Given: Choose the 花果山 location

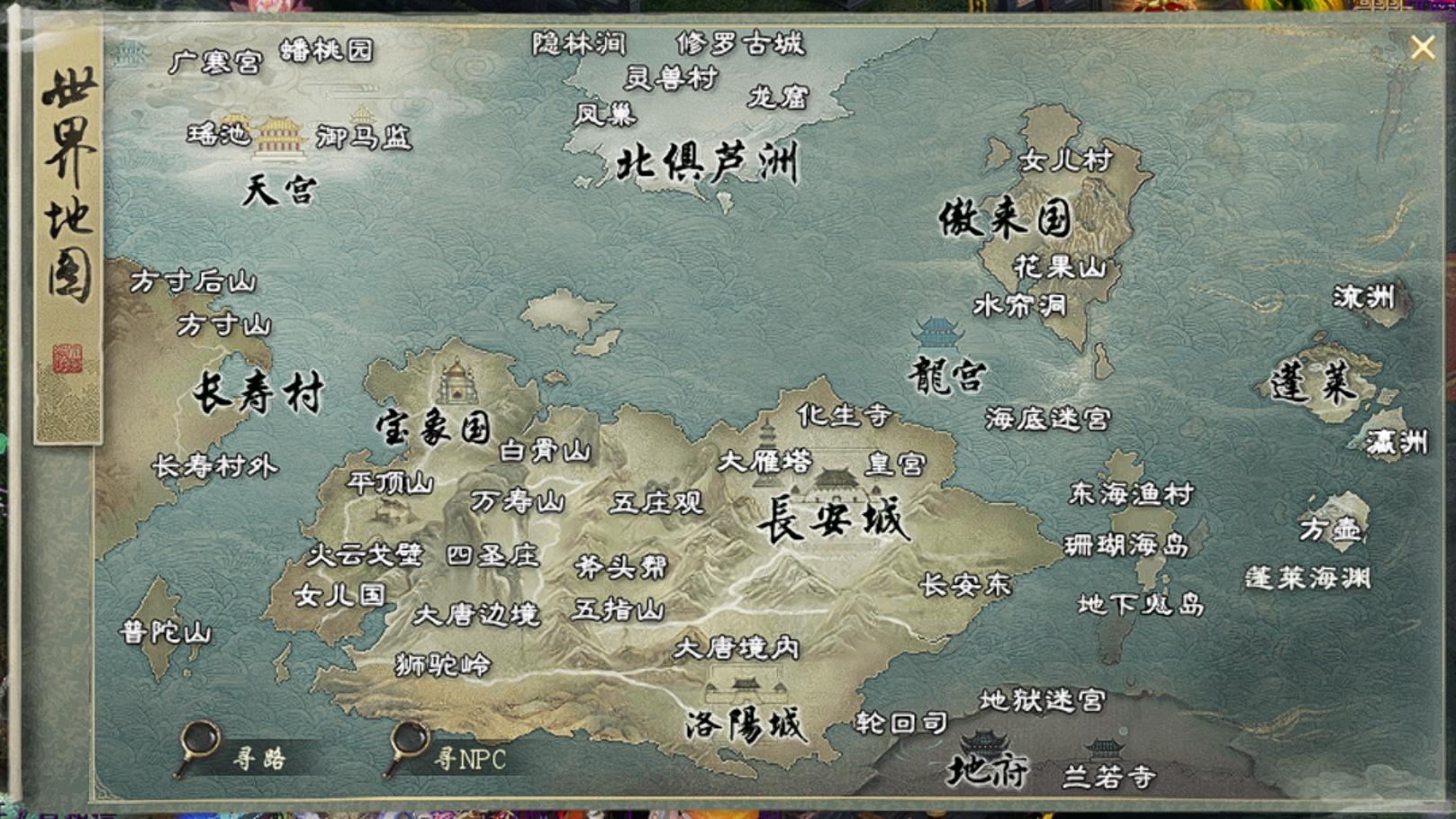Looking at the screenshot, I should pyautogui.click(x=1059, y=266).
